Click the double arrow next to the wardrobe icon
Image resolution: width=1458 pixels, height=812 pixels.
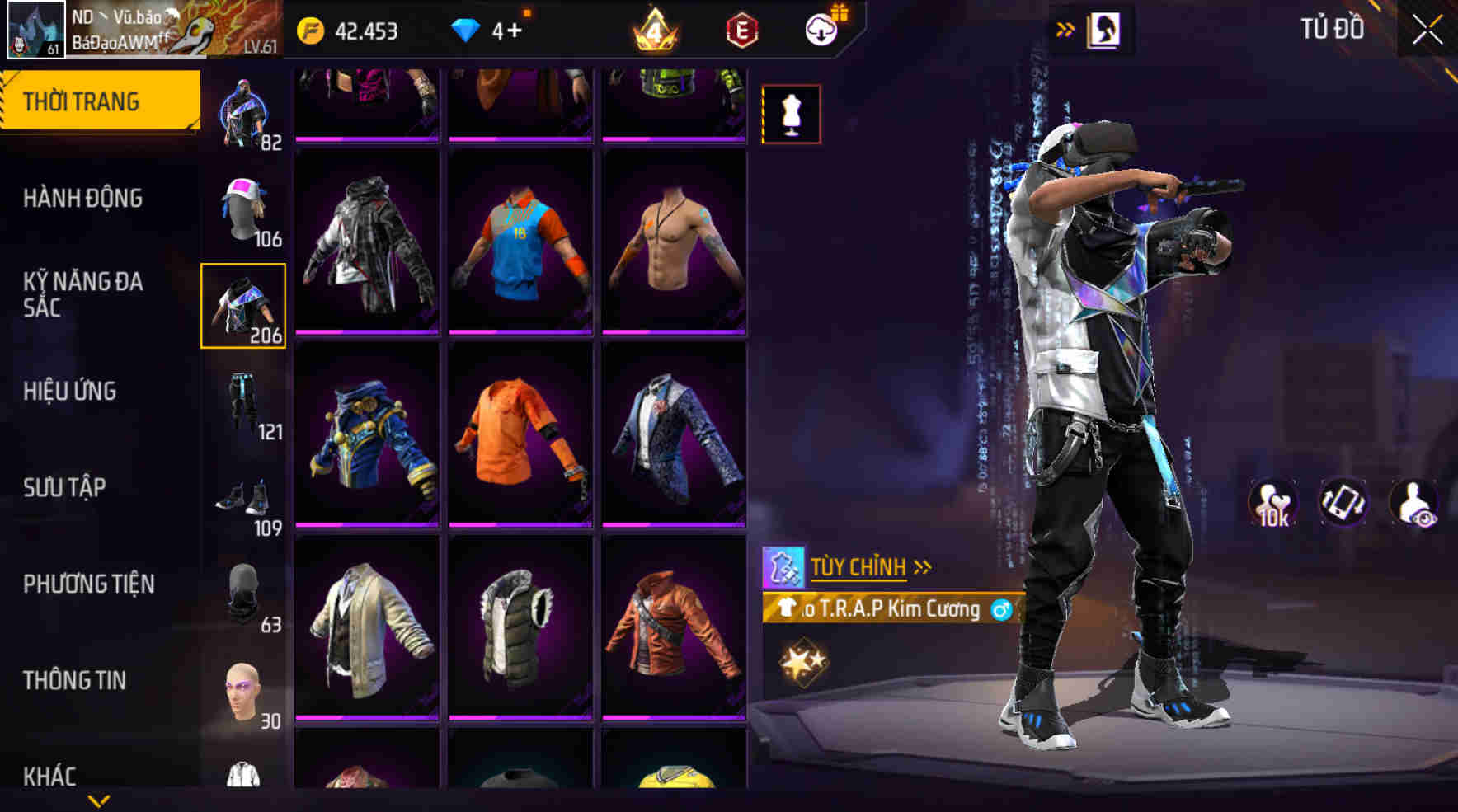click(x=1065, y=27)
